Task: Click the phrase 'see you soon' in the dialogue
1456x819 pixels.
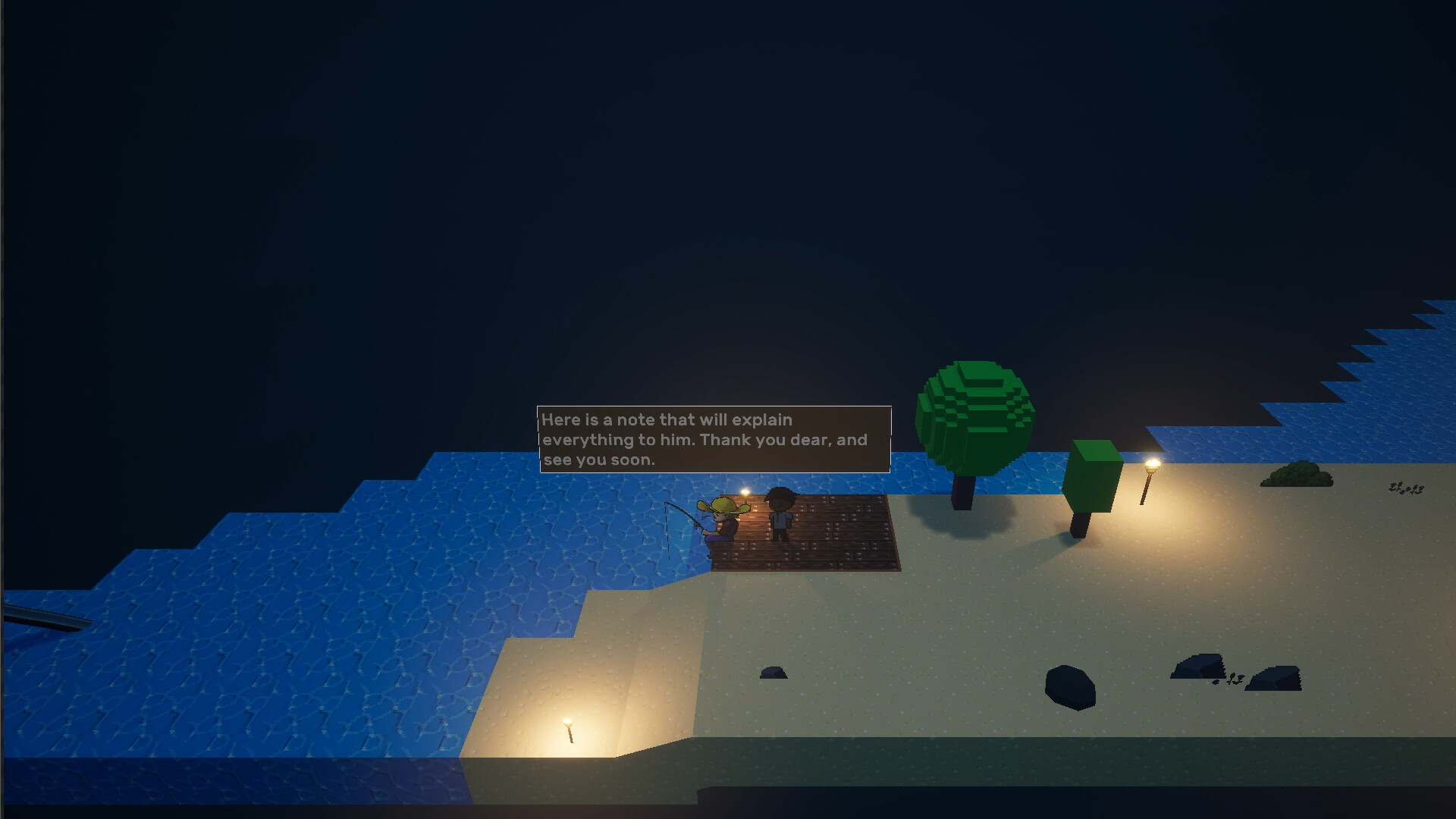Action: click(x=599, y=459)
